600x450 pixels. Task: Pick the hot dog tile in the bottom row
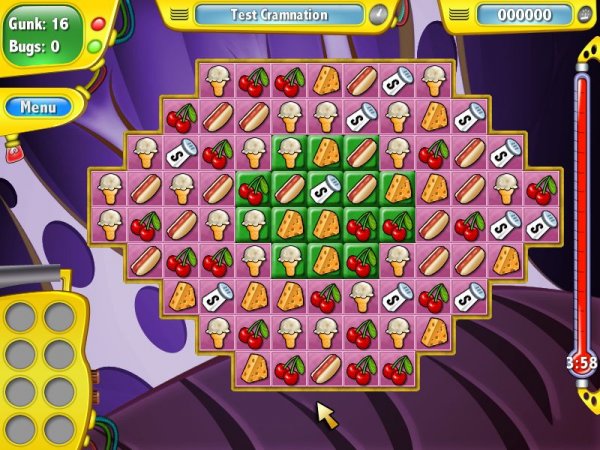click(x=326, y=368)
